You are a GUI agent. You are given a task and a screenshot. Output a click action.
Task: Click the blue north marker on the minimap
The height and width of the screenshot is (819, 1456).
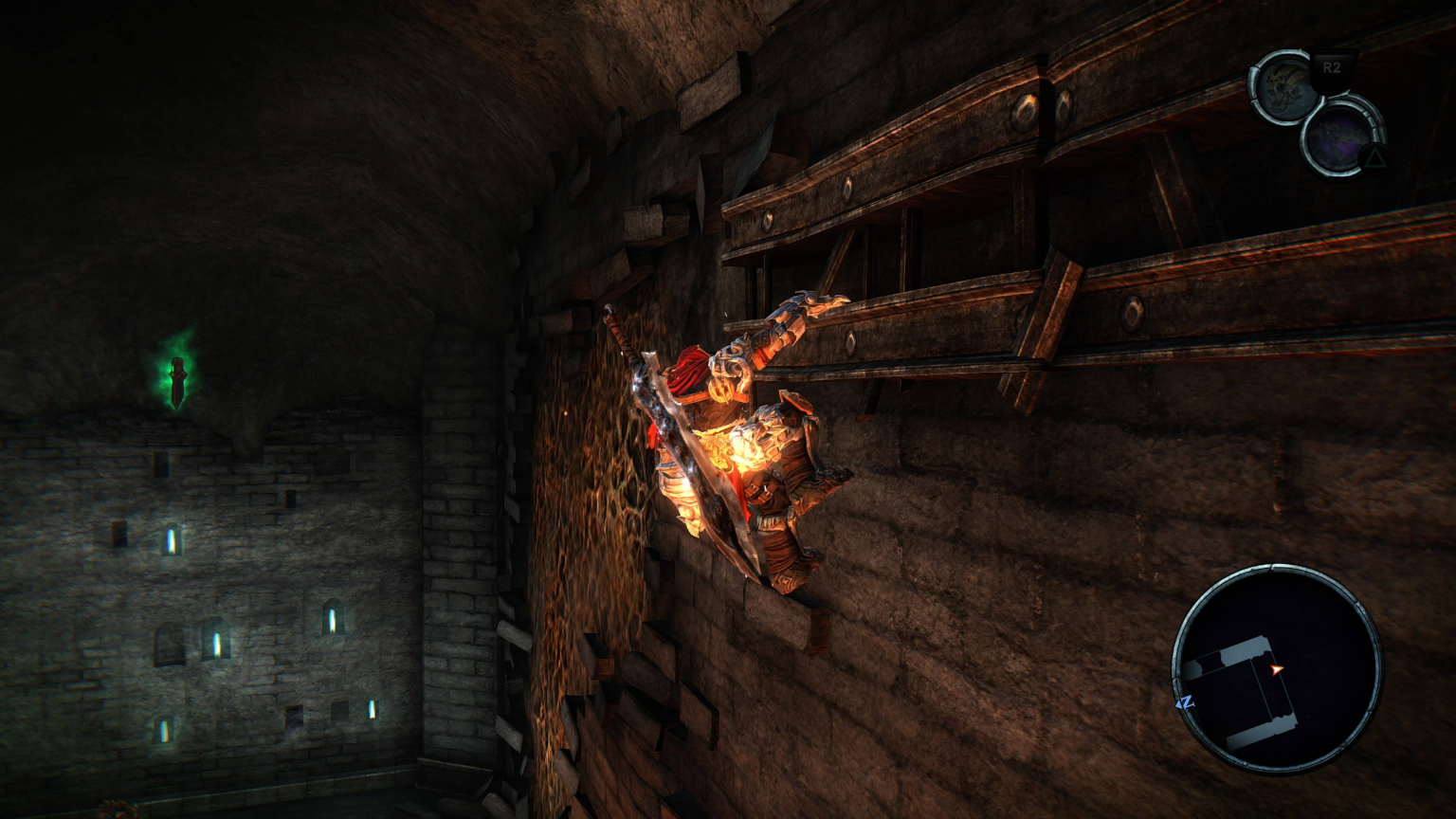(1185, 702)
